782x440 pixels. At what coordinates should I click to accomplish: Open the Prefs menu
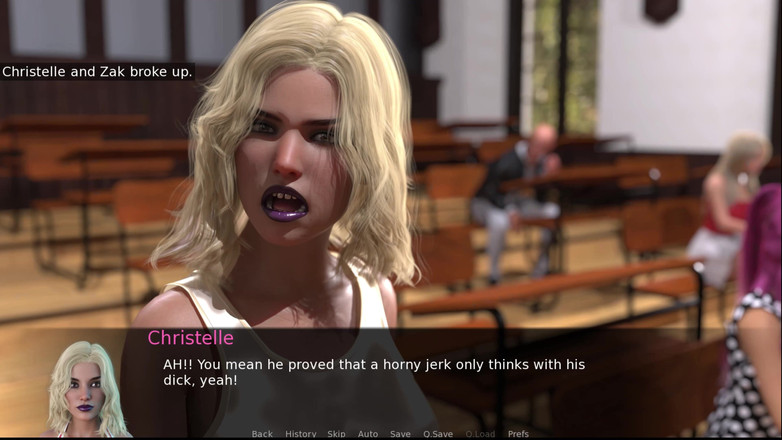pos(518,434)
